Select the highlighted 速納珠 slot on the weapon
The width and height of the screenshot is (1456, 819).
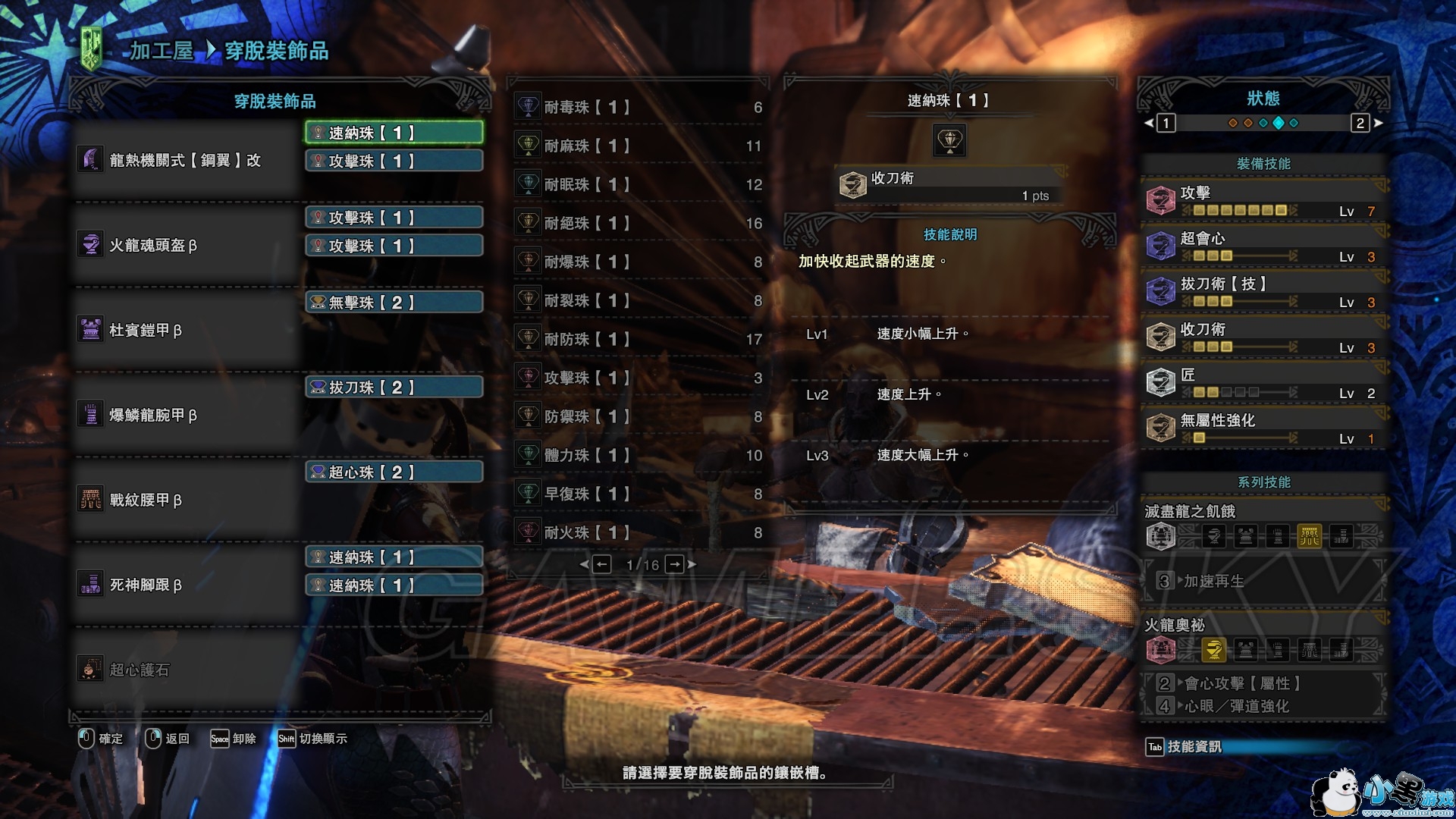click(394, 133)
